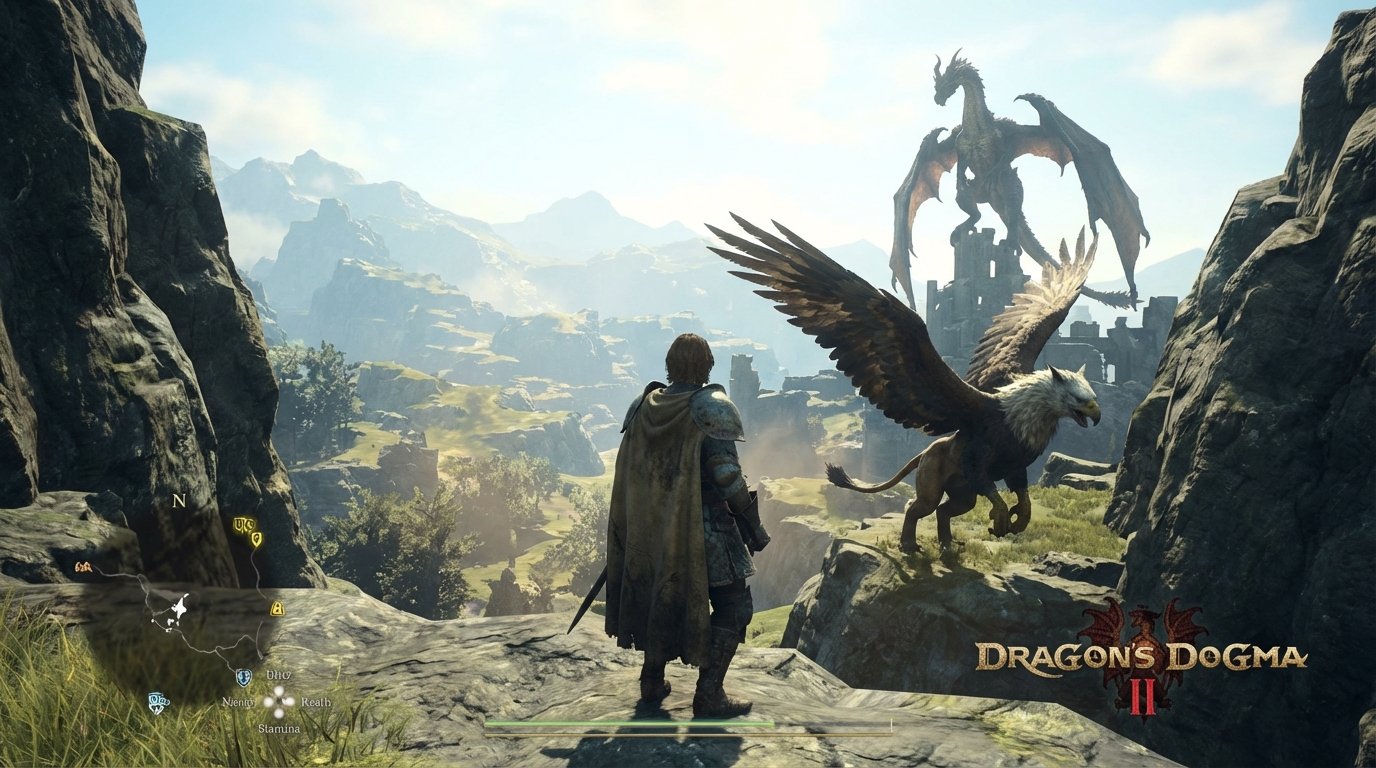Expand the d-pad center selector

point(278,700)
